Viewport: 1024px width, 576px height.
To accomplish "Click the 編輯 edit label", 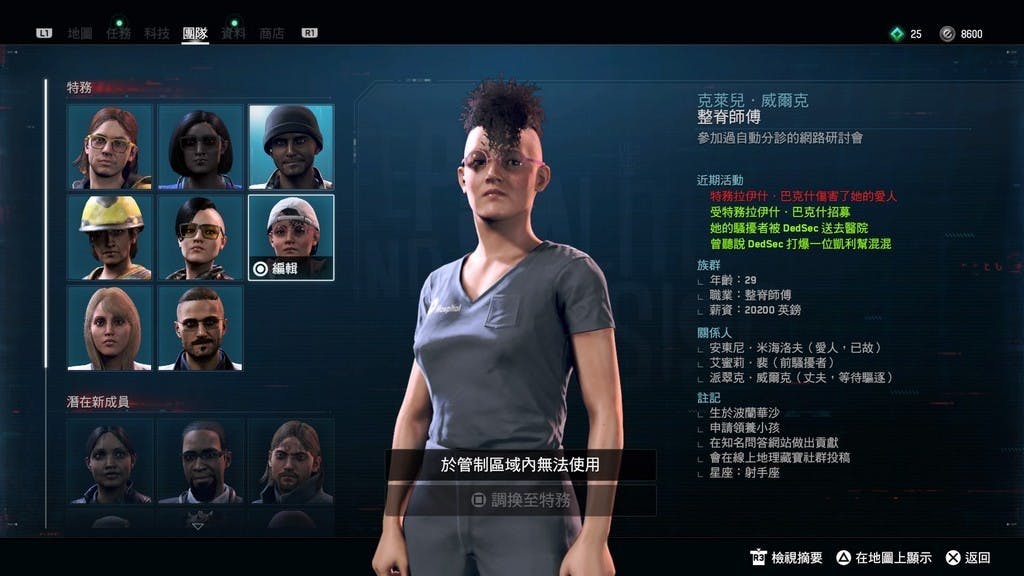I will (278, 268).
